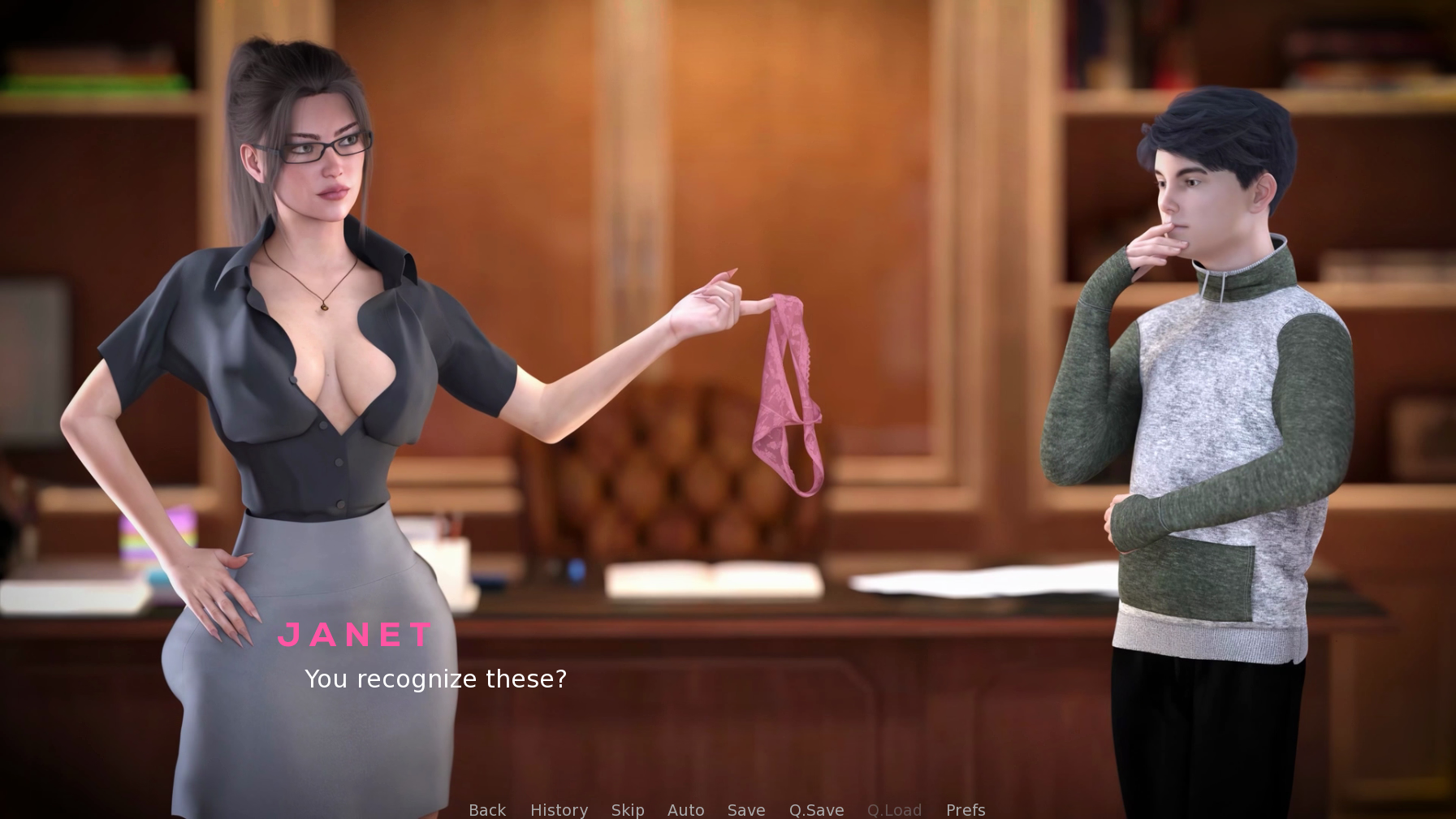1456x819 pixels.
Task: Turn on Auto advance
Action: coord(685,809)
